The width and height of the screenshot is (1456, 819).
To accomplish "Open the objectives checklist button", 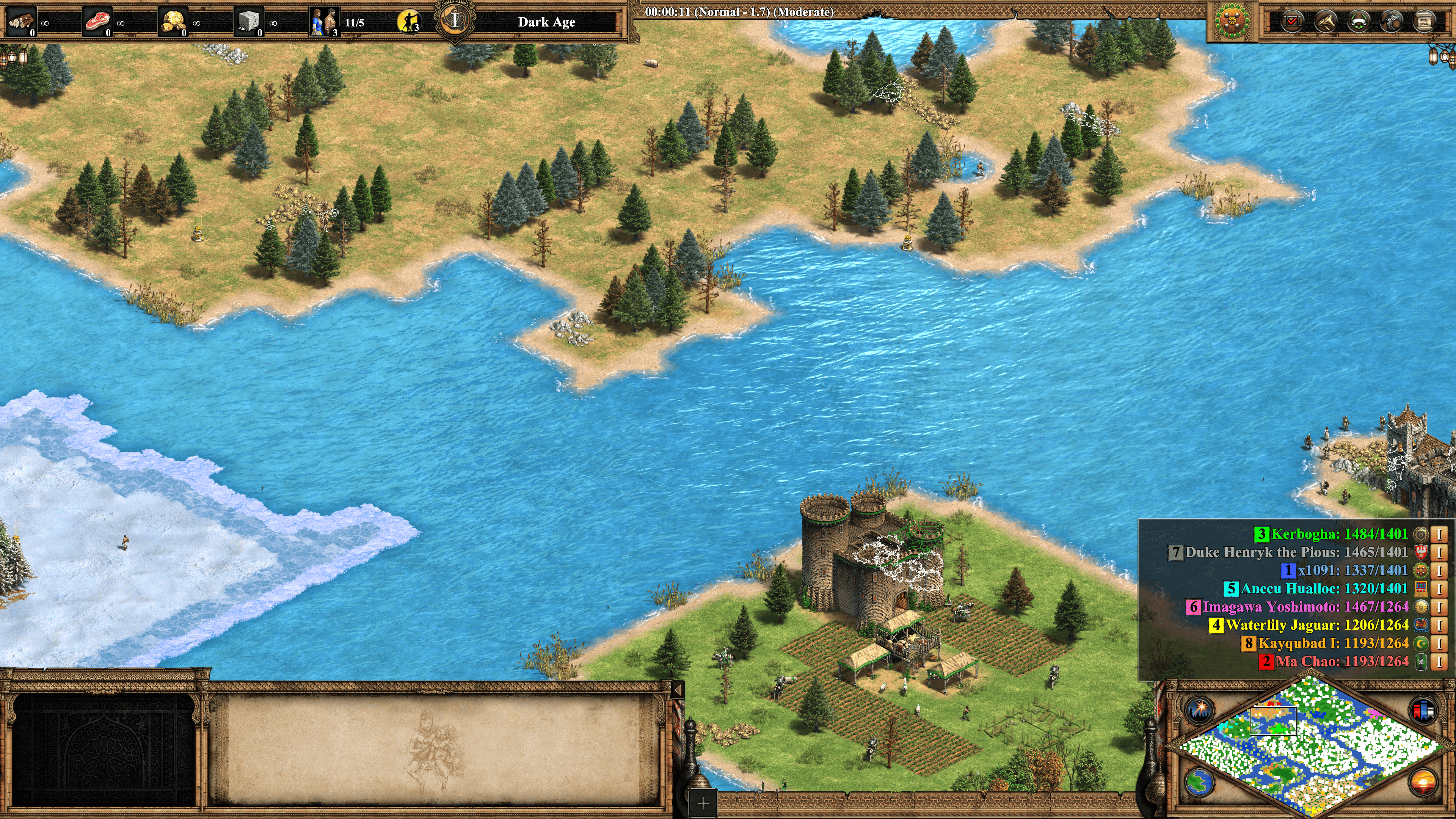I will point(1291,22).
